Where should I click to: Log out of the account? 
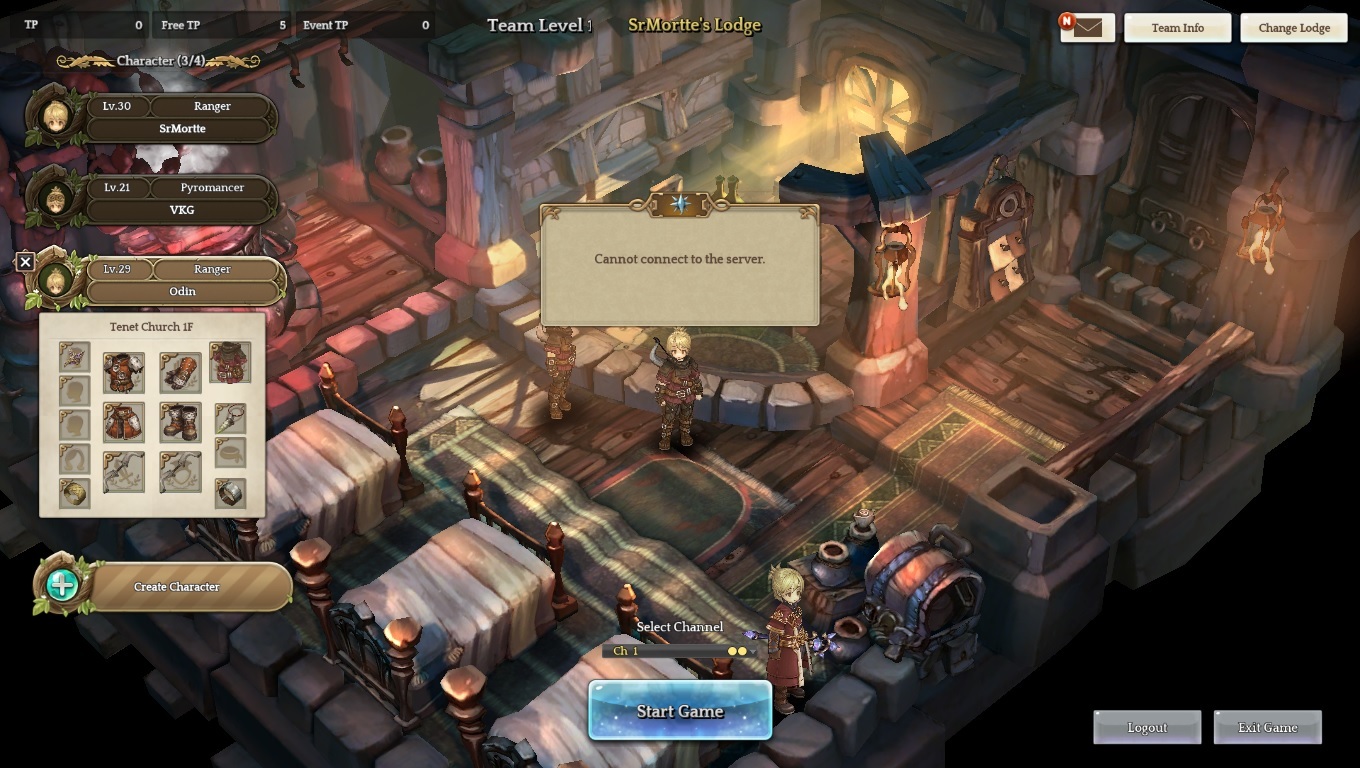pos(1147,728)
